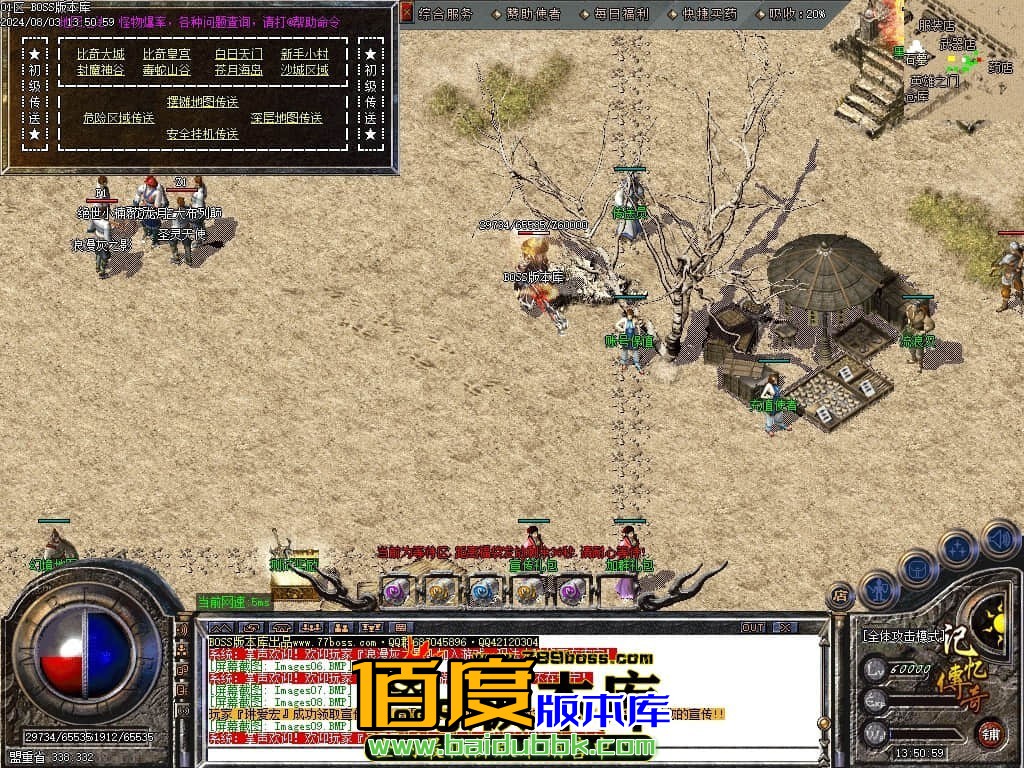Go to 新手小村
Image resolution: width=1024 pixels, height=768 pixels.
(304, 54)
